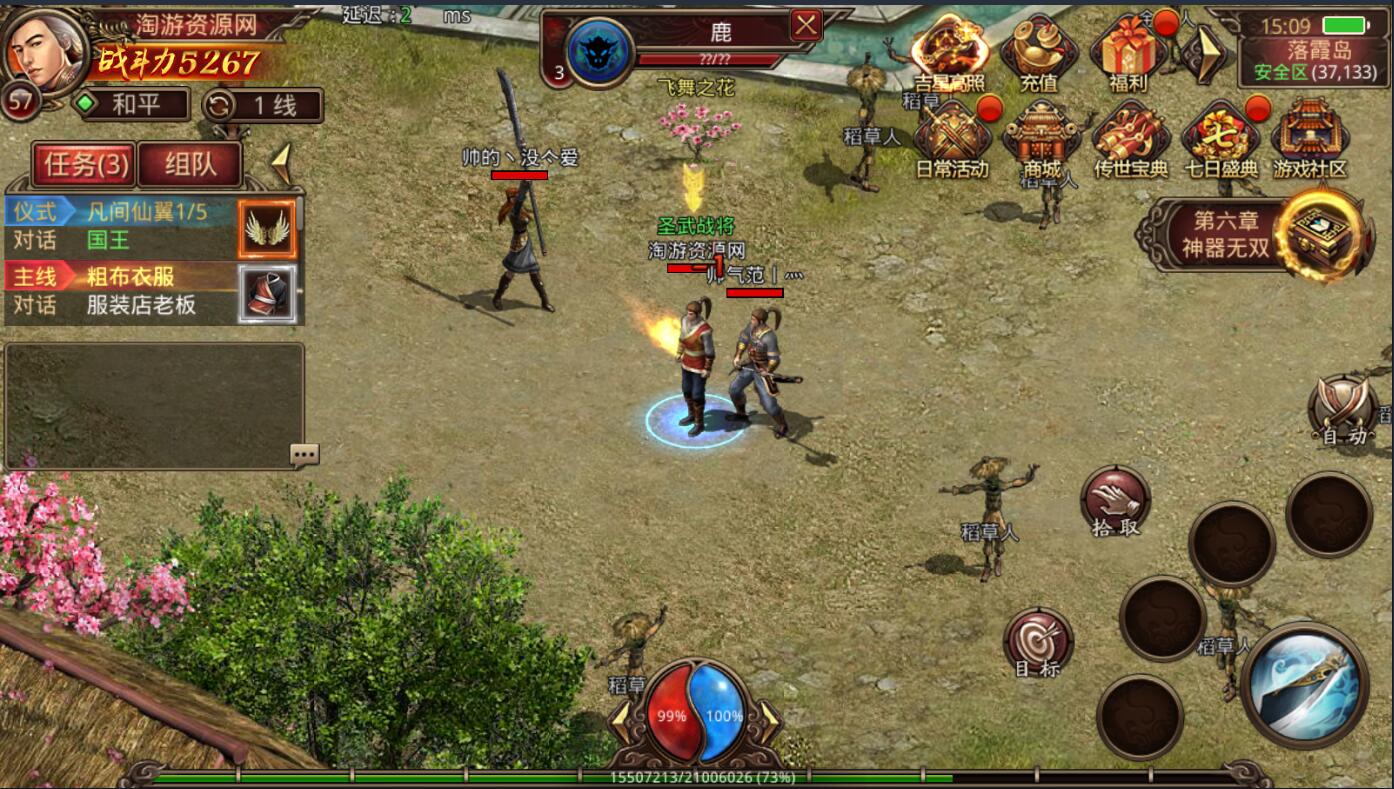Use the main sword attack button

pos(1304,684)
